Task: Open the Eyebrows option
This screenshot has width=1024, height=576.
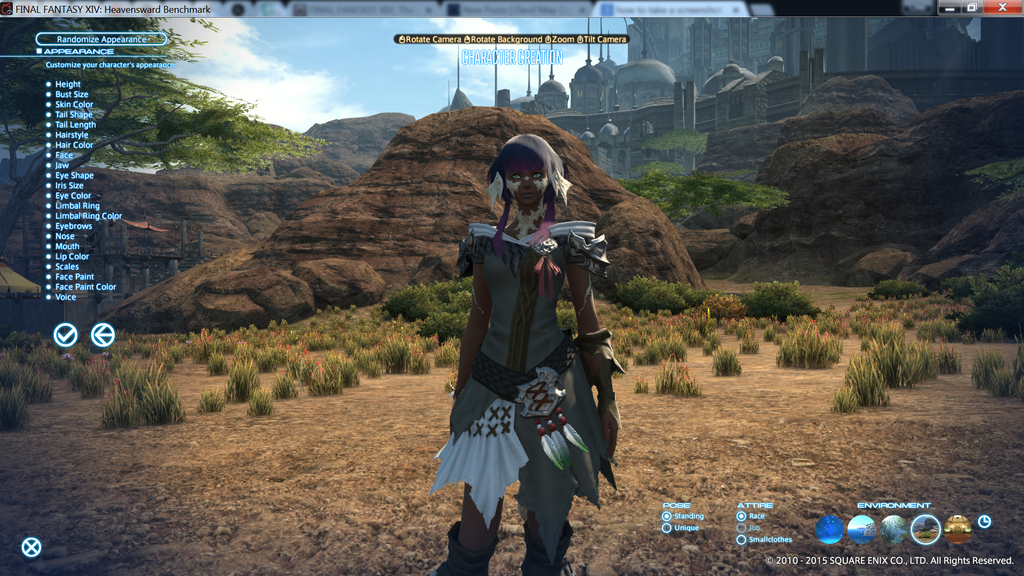Action: 73,226
